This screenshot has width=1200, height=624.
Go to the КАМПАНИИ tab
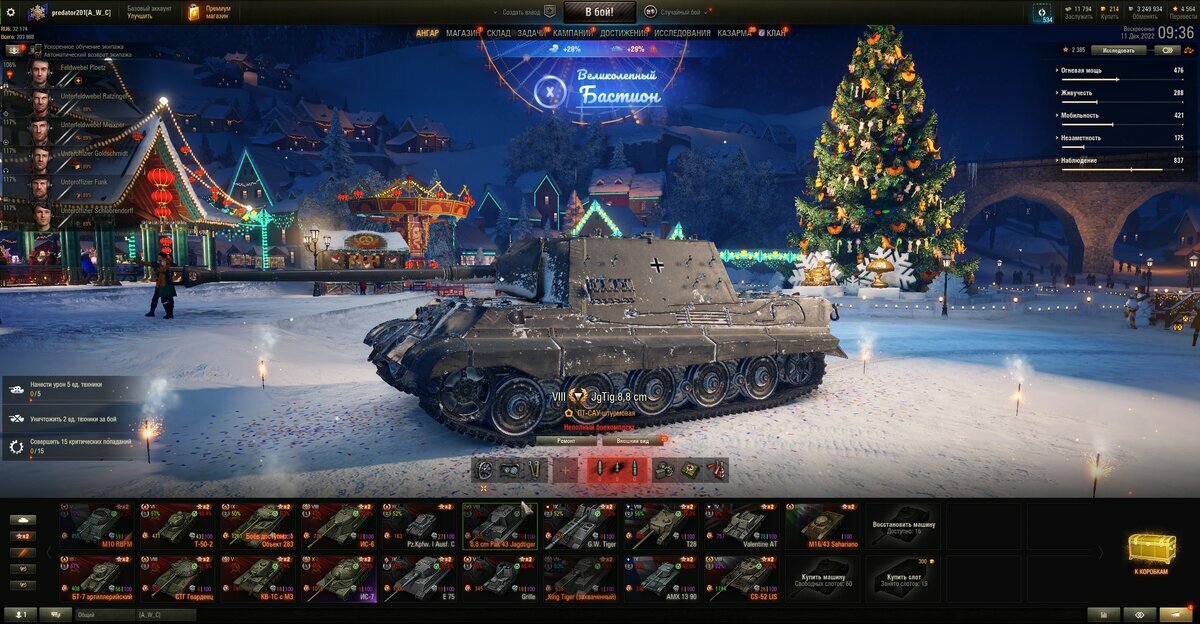572,33
